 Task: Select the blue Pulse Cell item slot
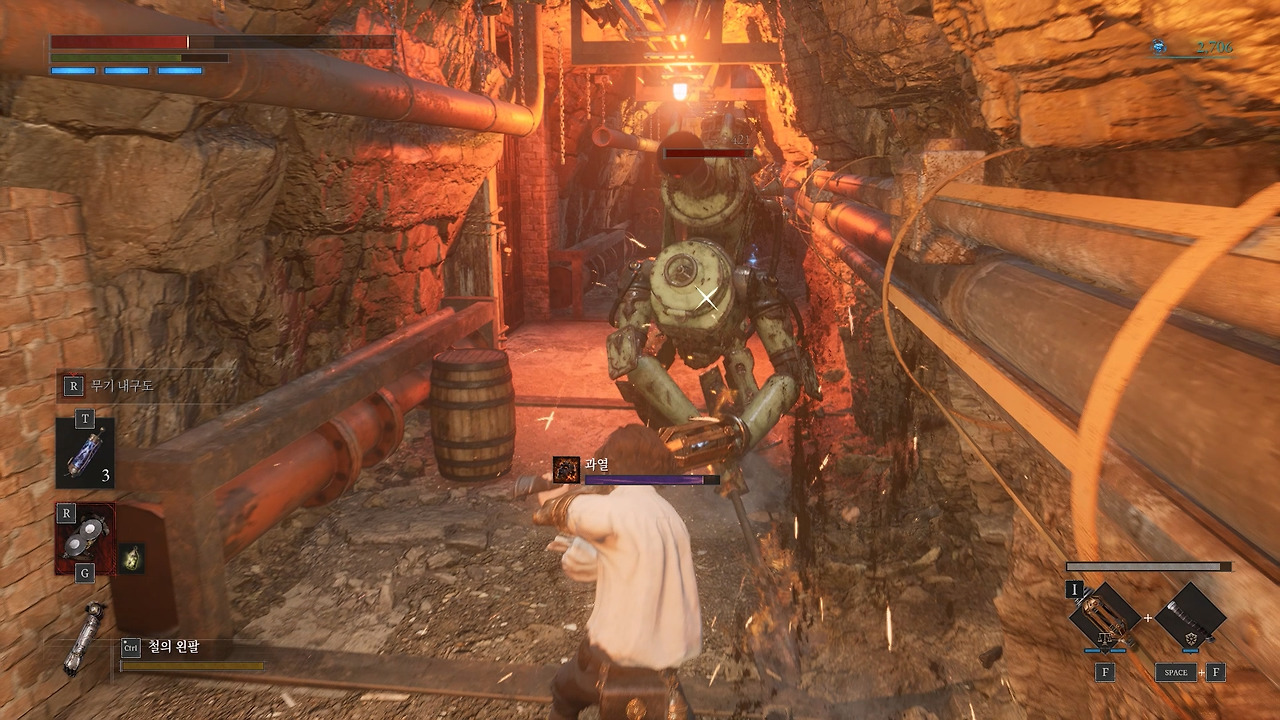pos(85,452)
